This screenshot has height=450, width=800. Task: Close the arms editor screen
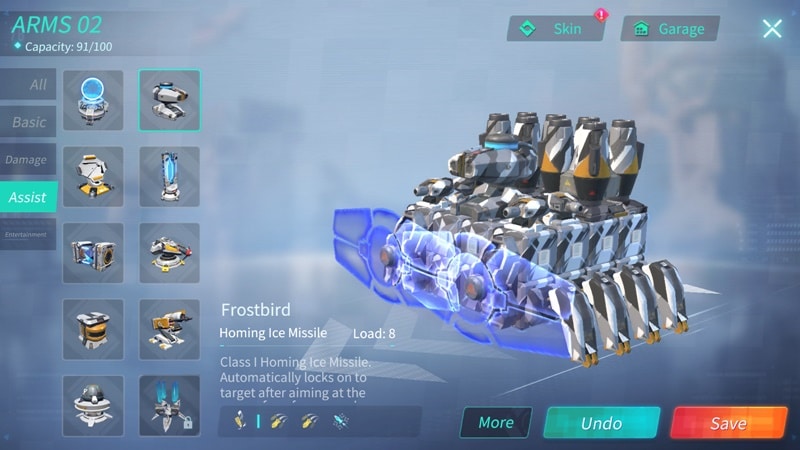point(772,29)
